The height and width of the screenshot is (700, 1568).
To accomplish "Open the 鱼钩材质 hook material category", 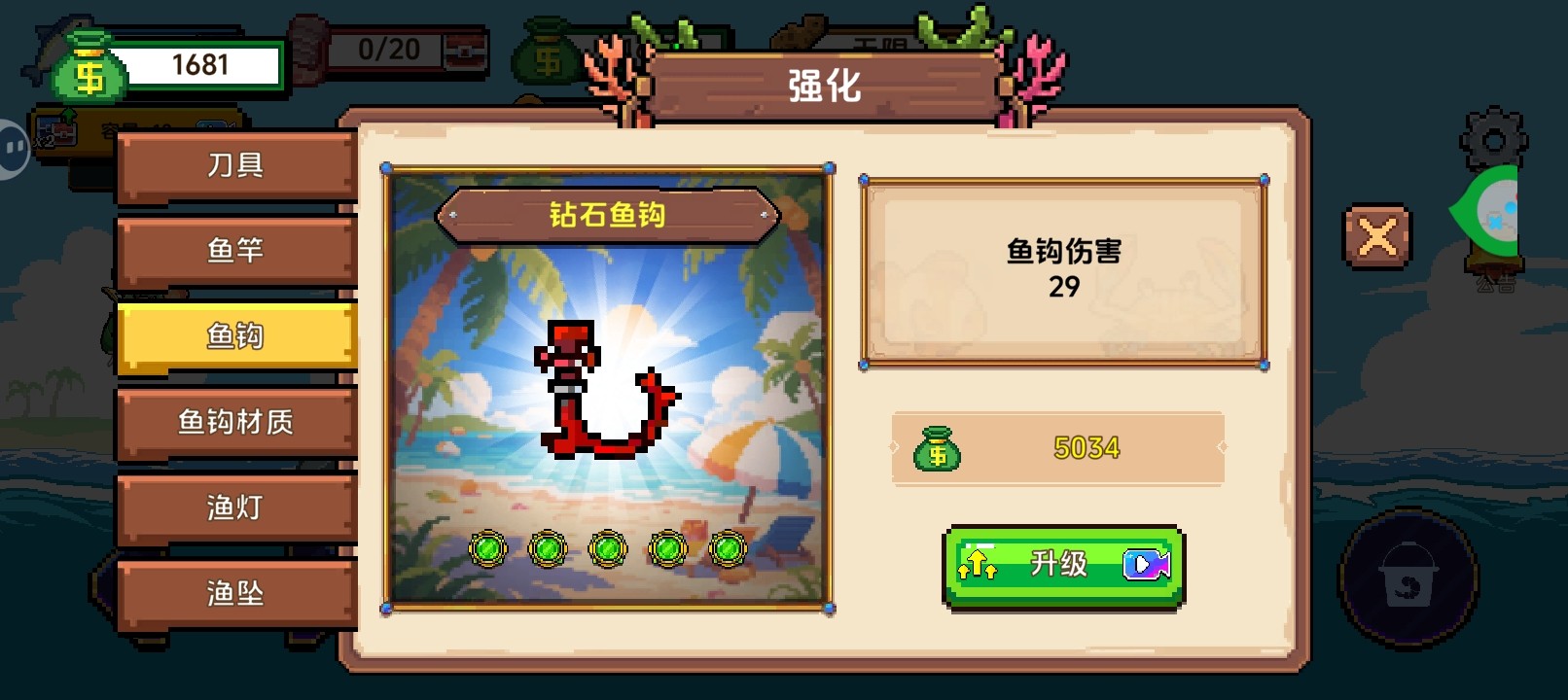I will (234, 422).
